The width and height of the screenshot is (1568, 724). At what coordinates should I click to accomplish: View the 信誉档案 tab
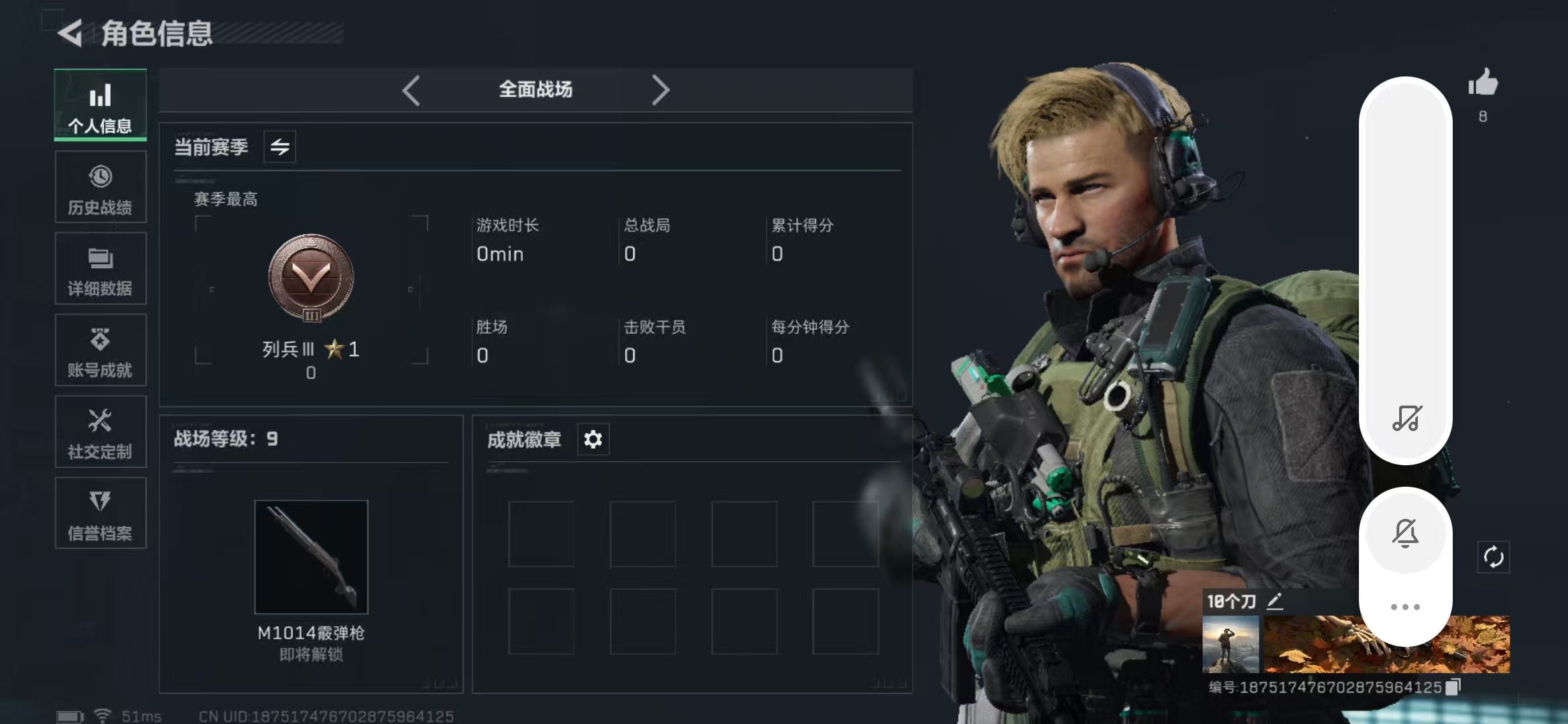coord(101,514)
